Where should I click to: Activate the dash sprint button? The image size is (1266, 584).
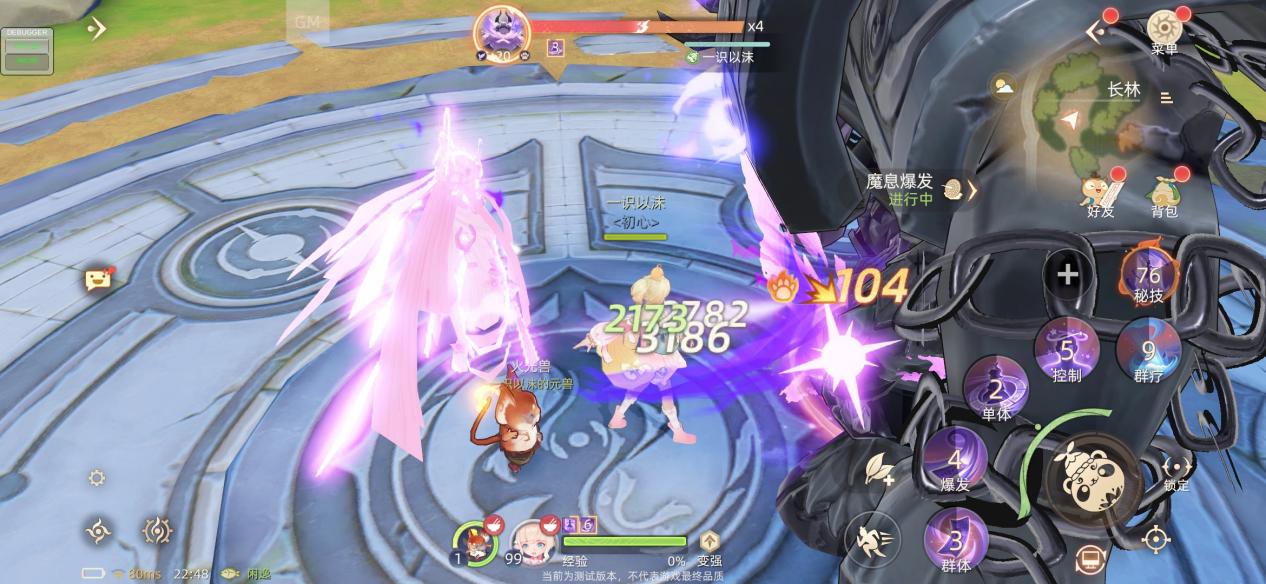tap(872, 540)
